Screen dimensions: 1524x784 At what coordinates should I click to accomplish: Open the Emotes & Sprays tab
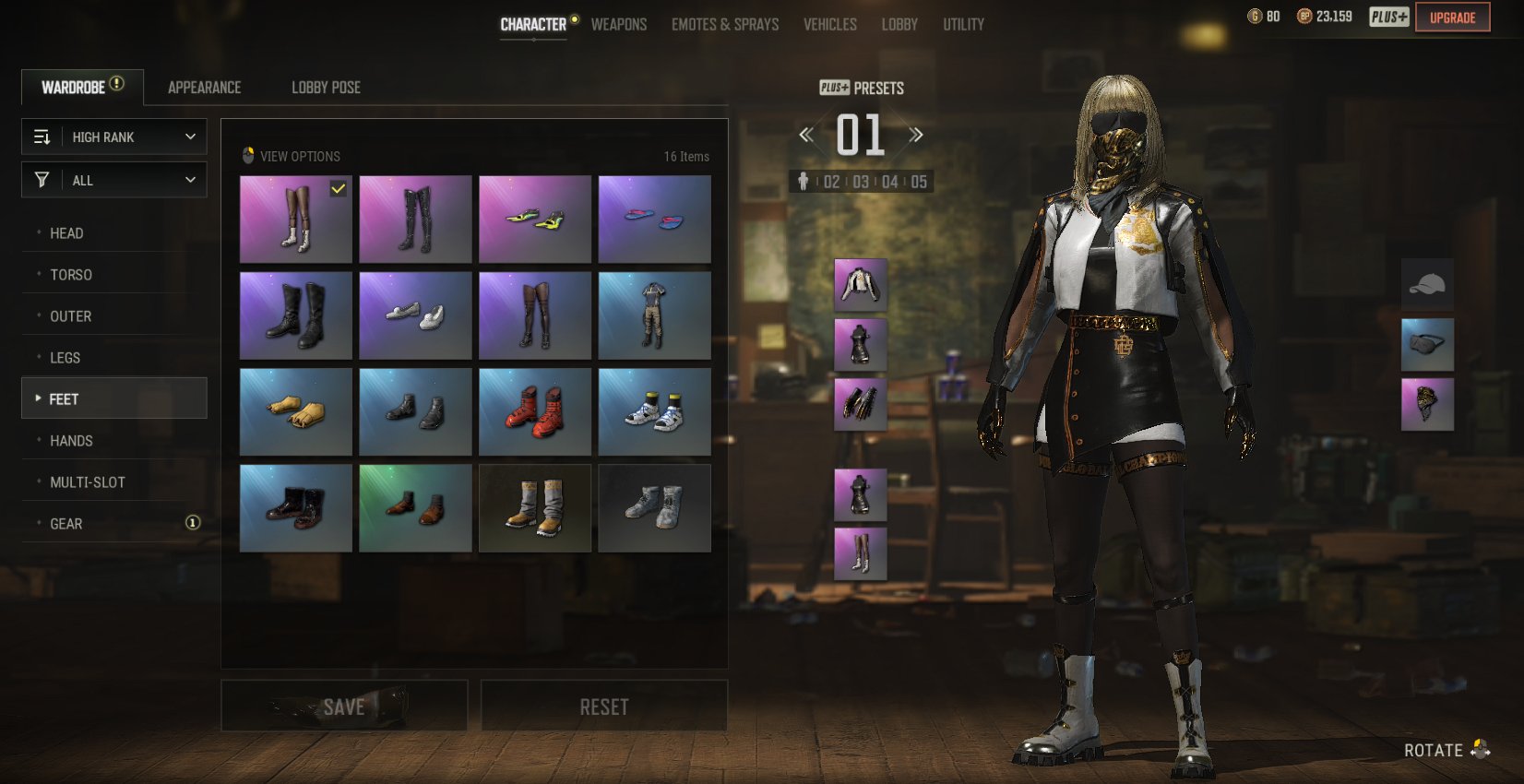click(725, 25)
